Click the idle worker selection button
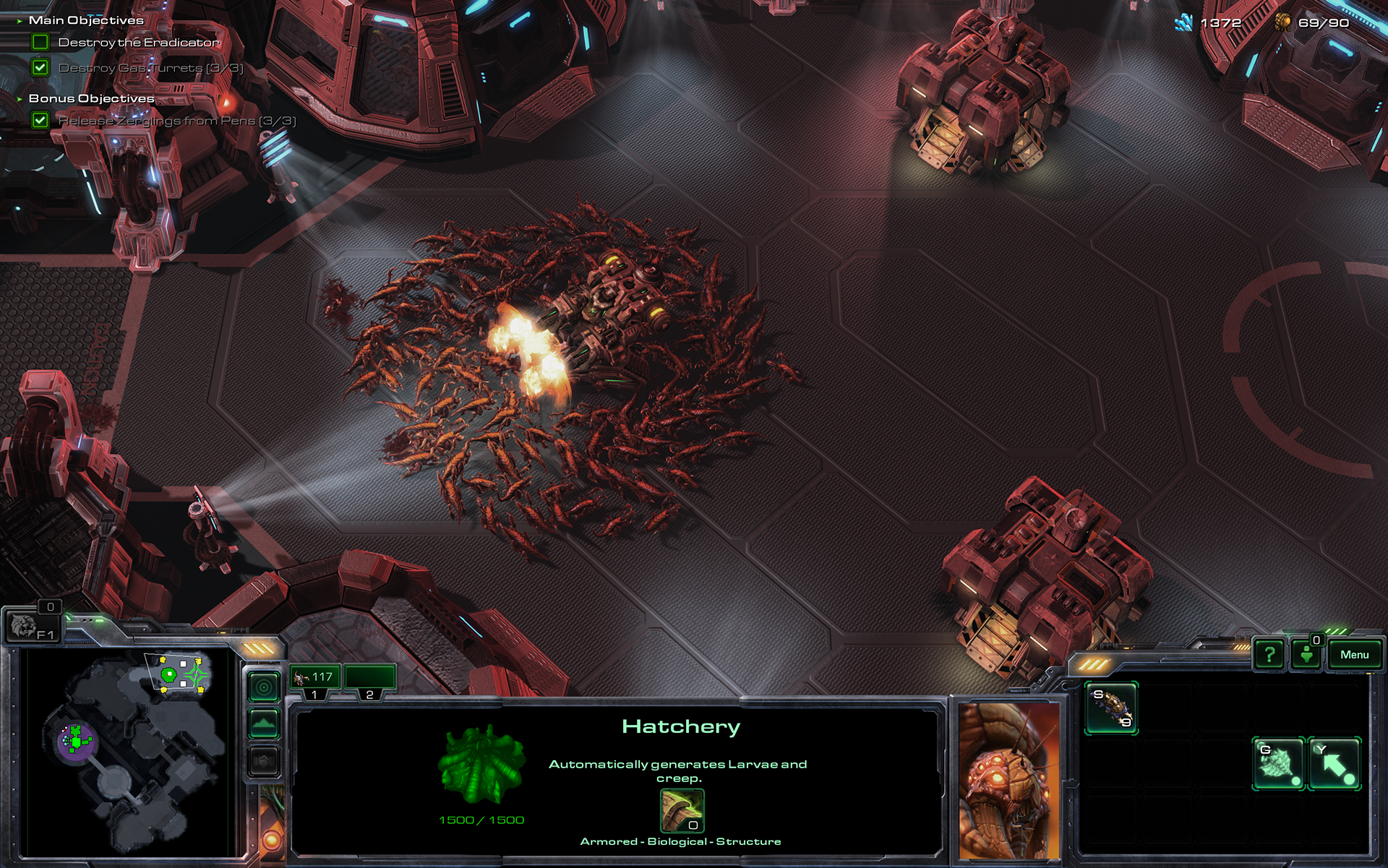Image resolution: width=1388 pixels, height=868 pixels. pos(1307,655)
